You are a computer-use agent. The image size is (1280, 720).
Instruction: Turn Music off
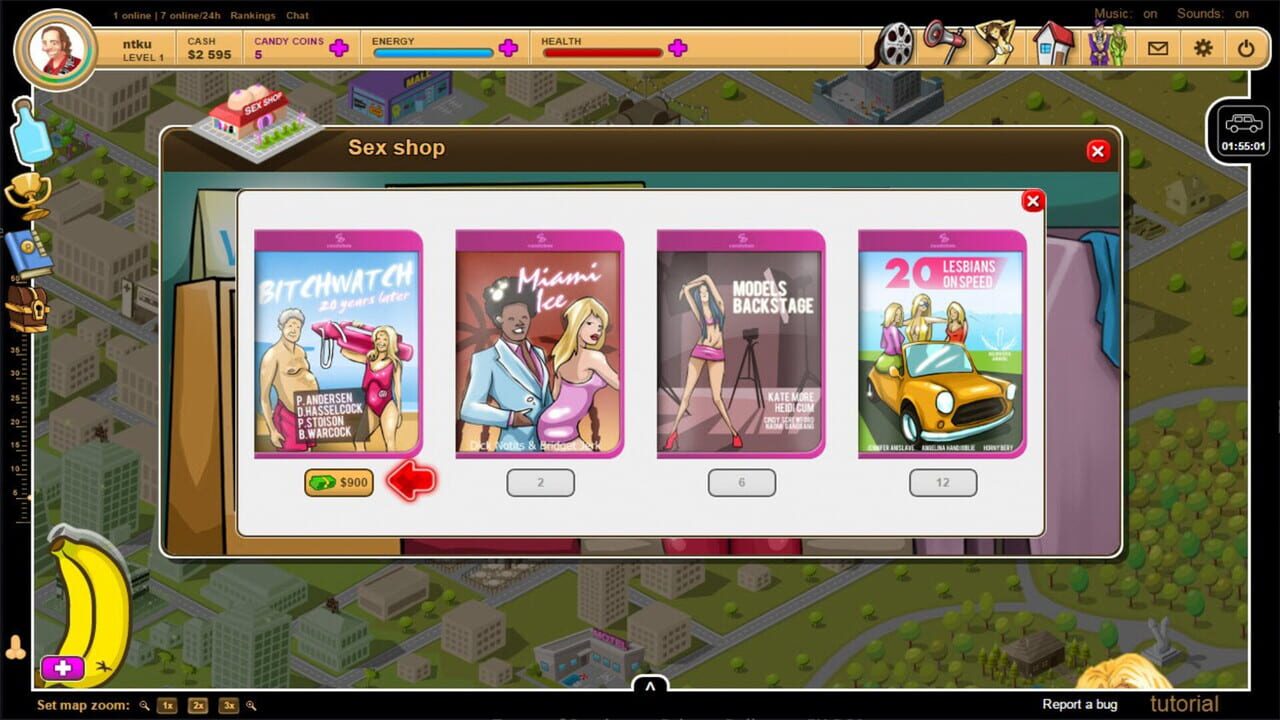point(1148,15)
